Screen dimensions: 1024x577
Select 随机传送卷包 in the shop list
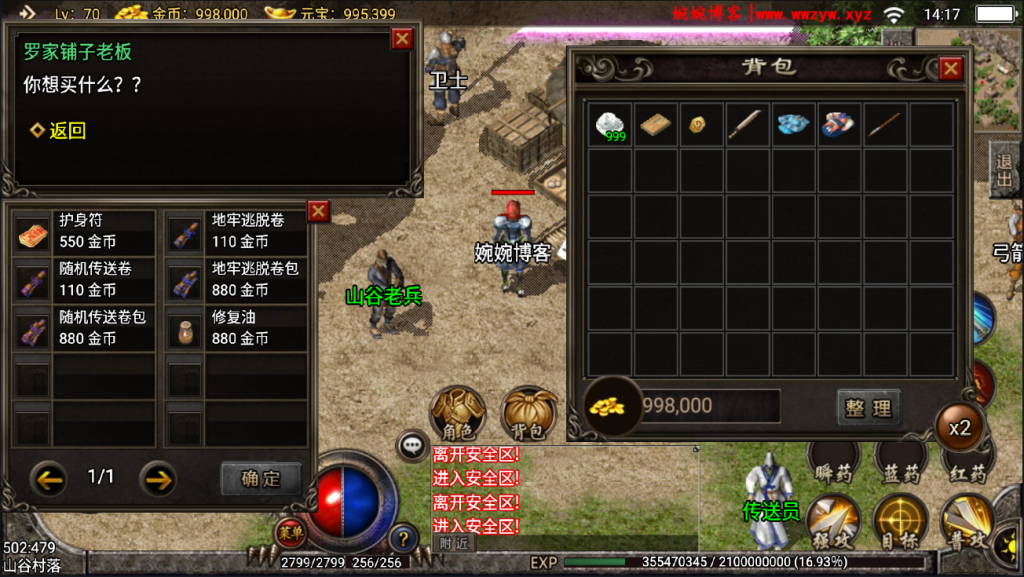click(x=84, y=328)
